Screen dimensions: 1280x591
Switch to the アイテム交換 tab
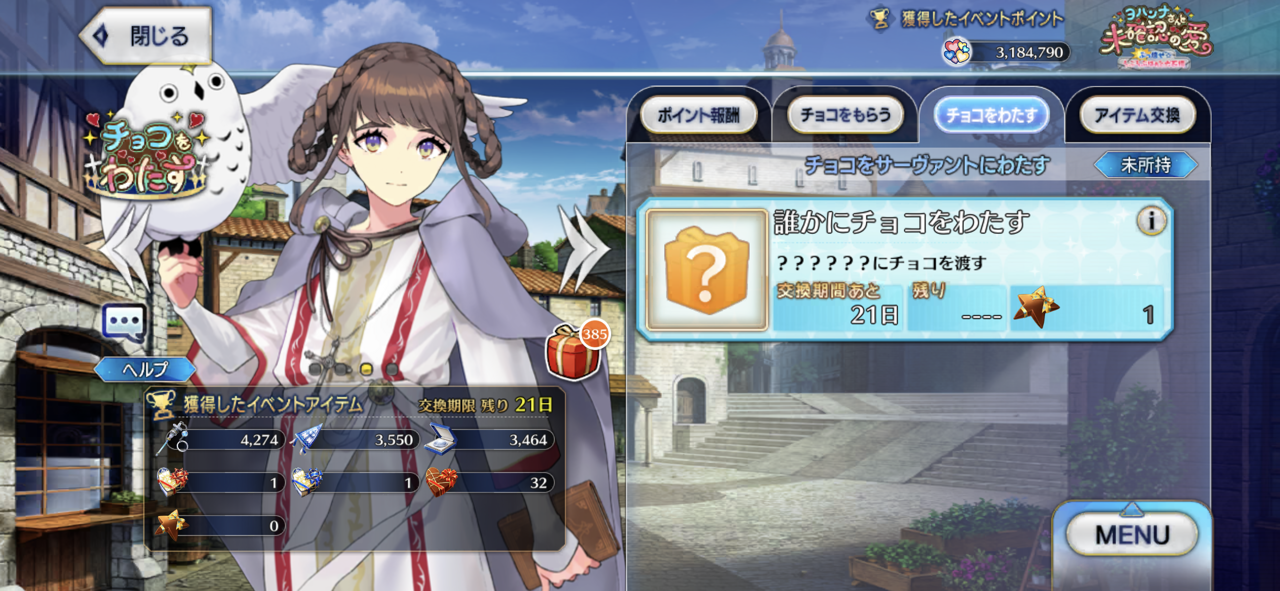(1137, 115)
